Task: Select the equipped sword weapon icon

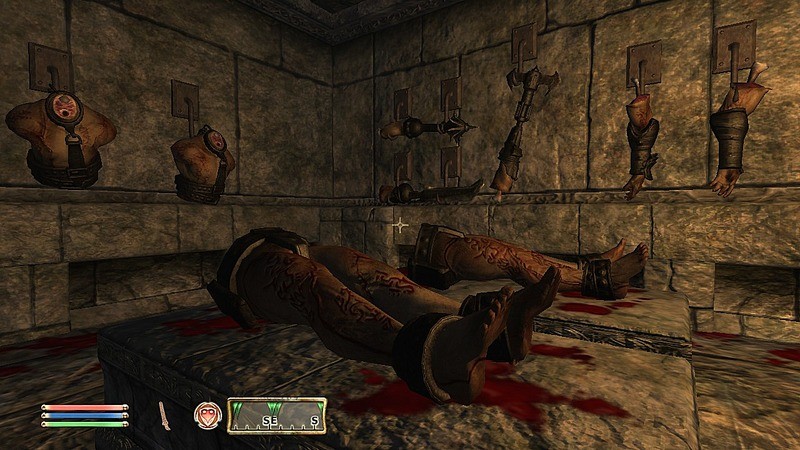Action: pyautogui.click(x=165, y=416)
